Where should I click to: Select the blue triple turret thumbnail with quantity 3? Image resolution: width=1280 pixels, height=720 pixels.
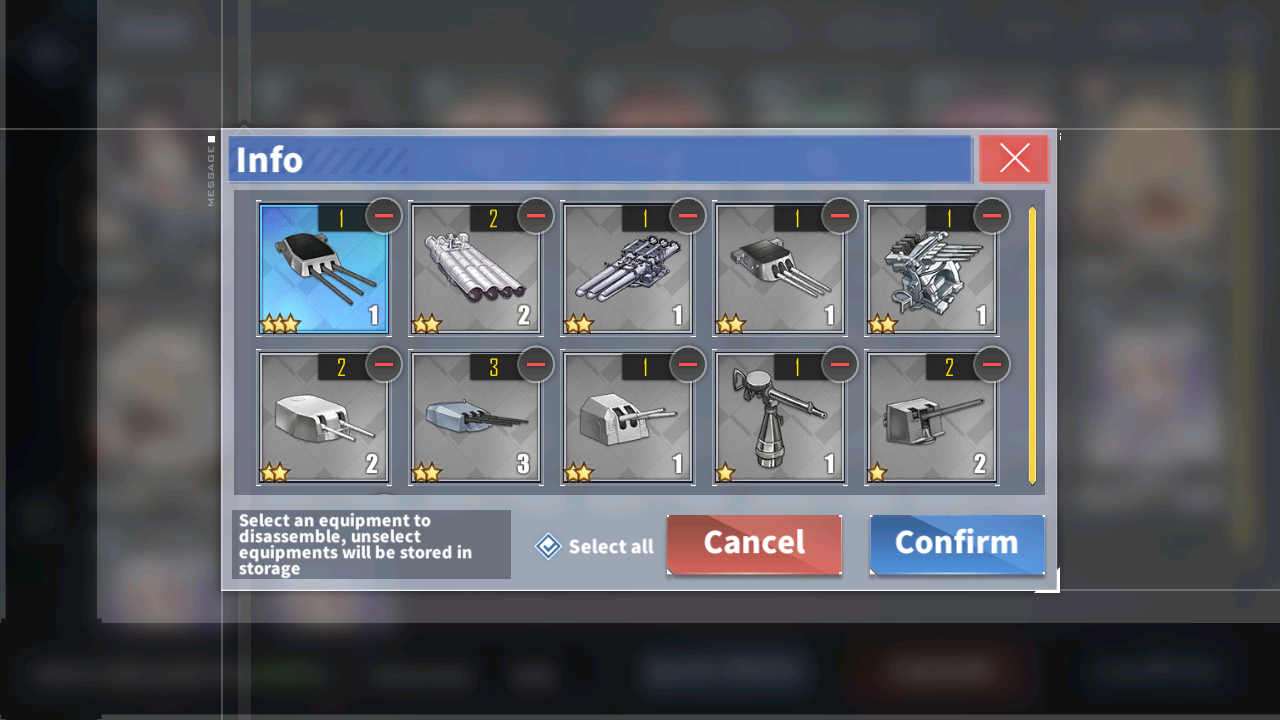point(476,418)
